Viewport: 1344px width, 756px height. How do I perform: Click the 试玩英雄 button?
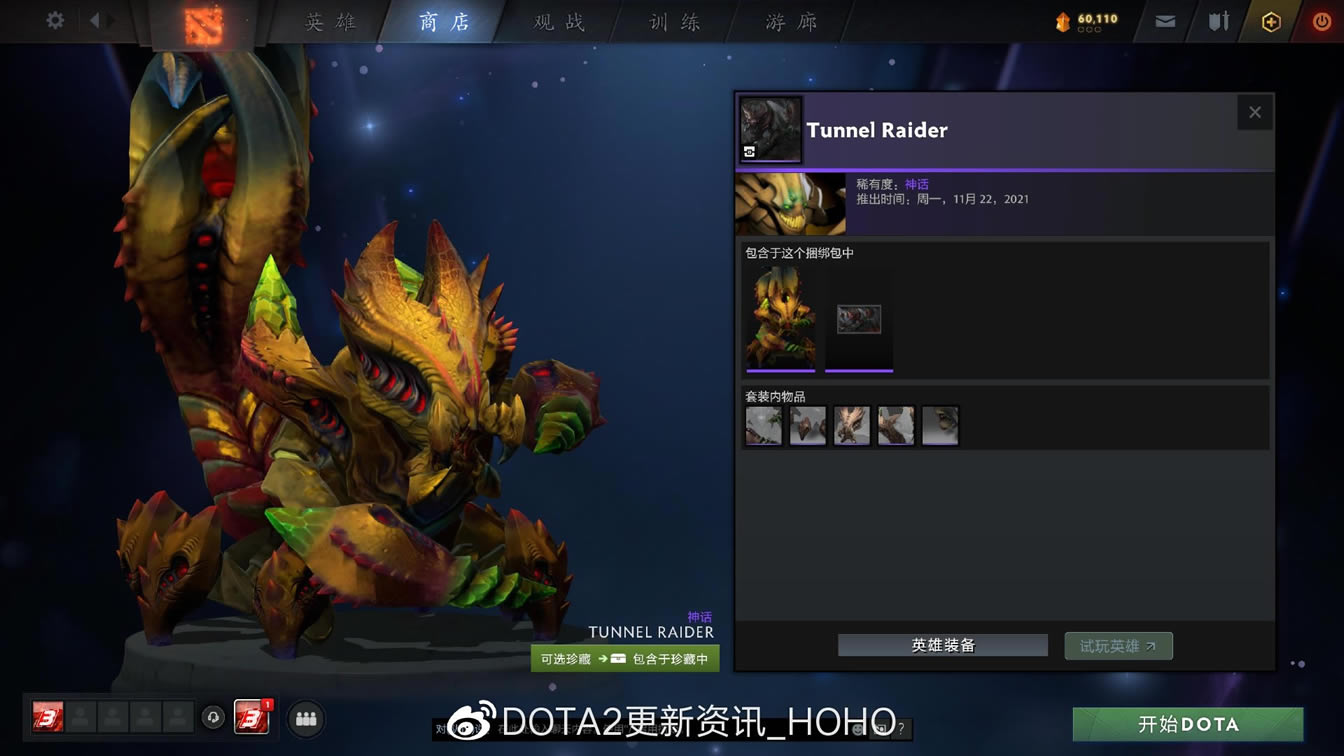pyautogui.click(x=1118, y=645)
